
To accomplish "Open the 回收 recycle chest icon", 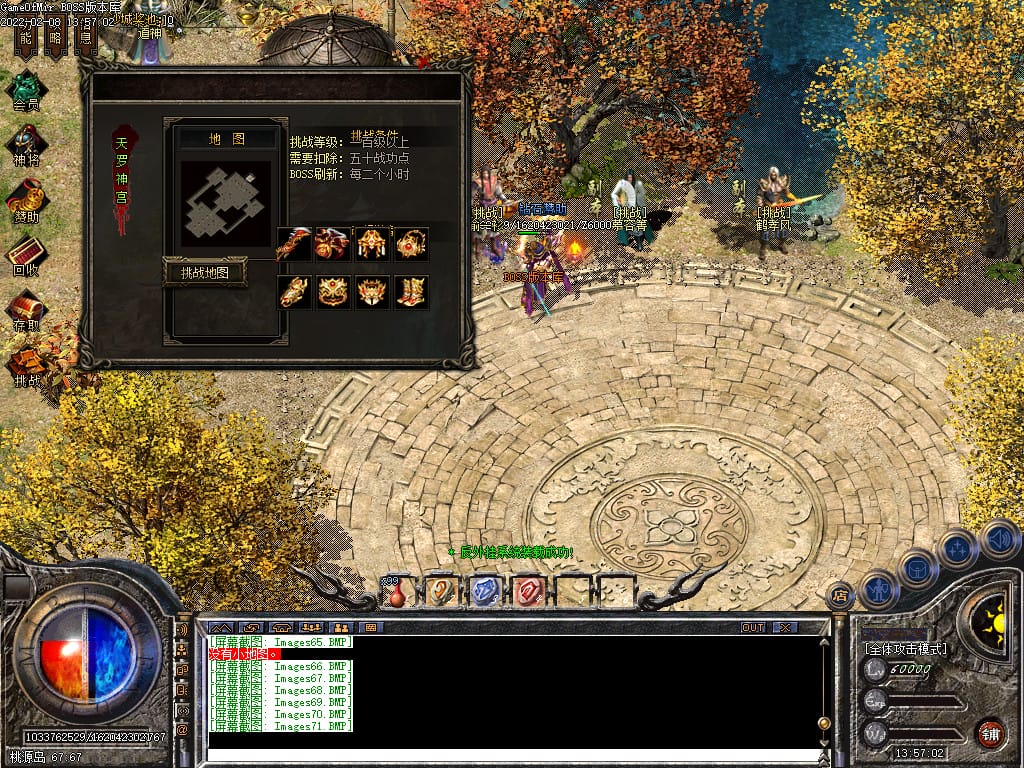I will (x=26, y=252).
